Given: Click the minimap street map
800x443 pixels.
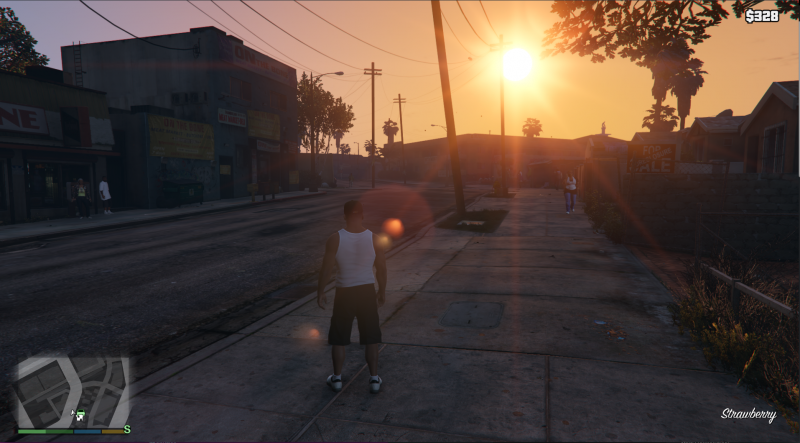Looking at the screenshot, I should pos(70,390).
